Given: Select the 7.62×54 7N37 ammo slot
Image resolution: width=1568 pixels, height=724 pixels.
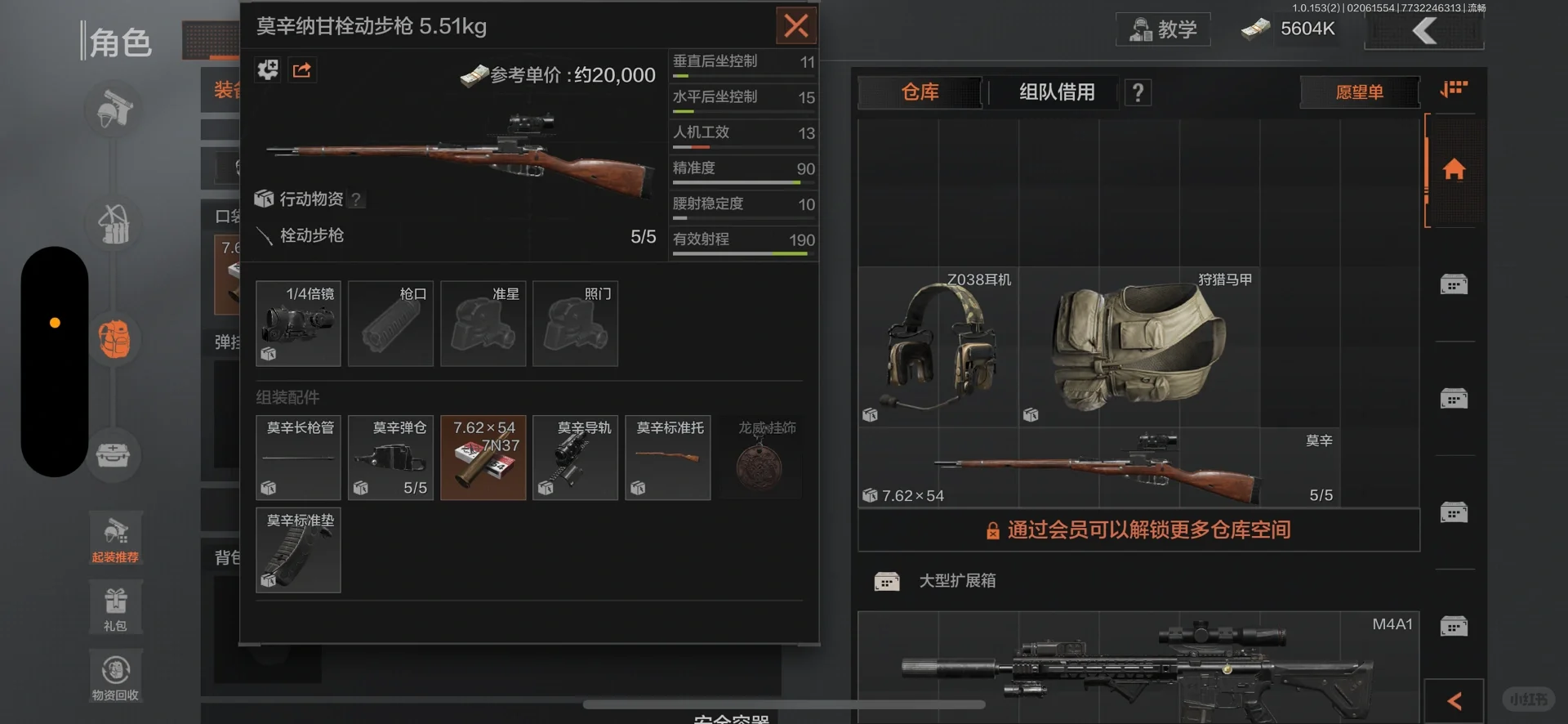Looking at the screenshot, I should tap(483, 458).
